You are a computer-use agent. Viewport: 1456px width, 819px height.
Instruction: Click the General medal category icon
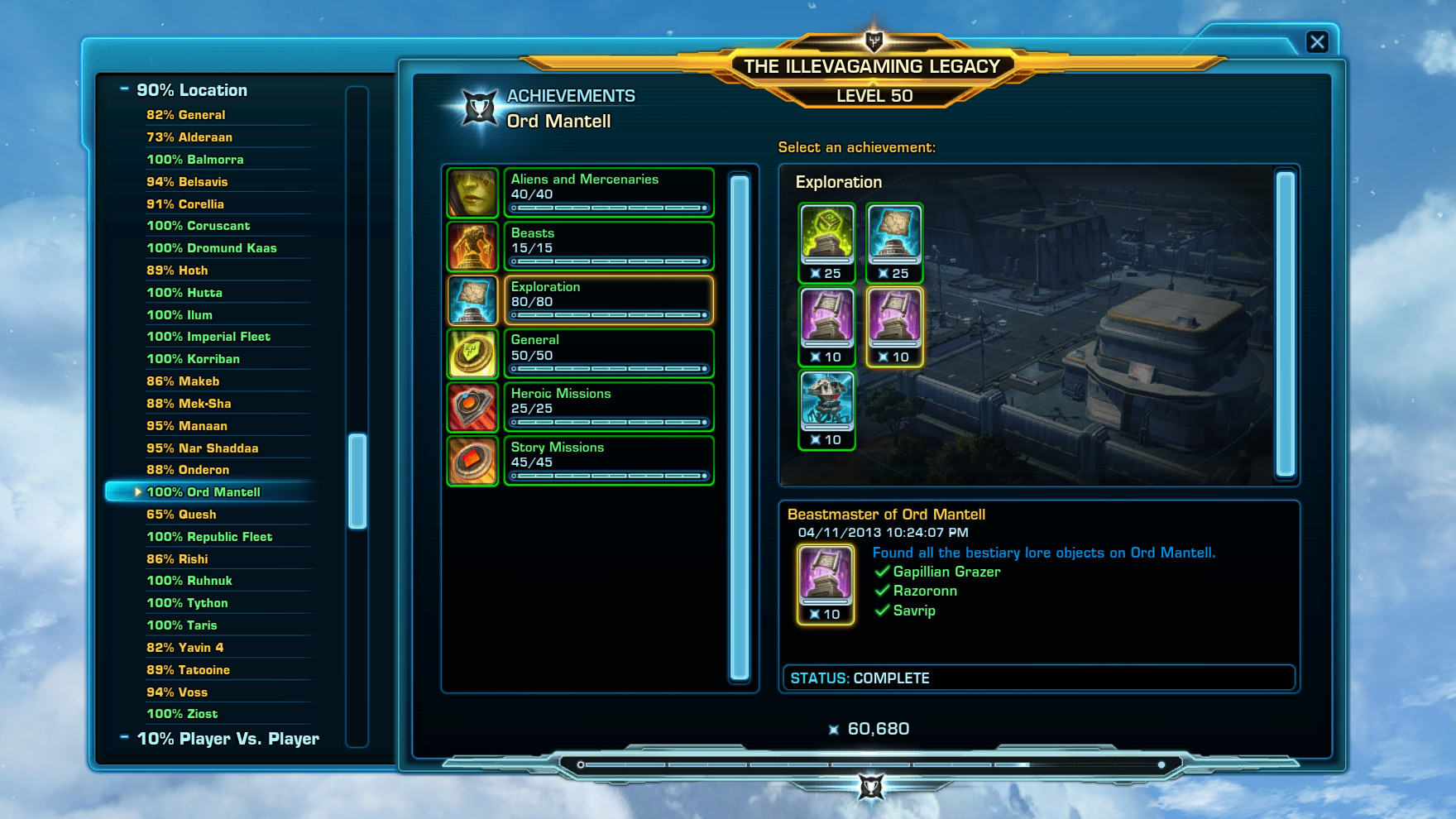[x=472, y=353]
